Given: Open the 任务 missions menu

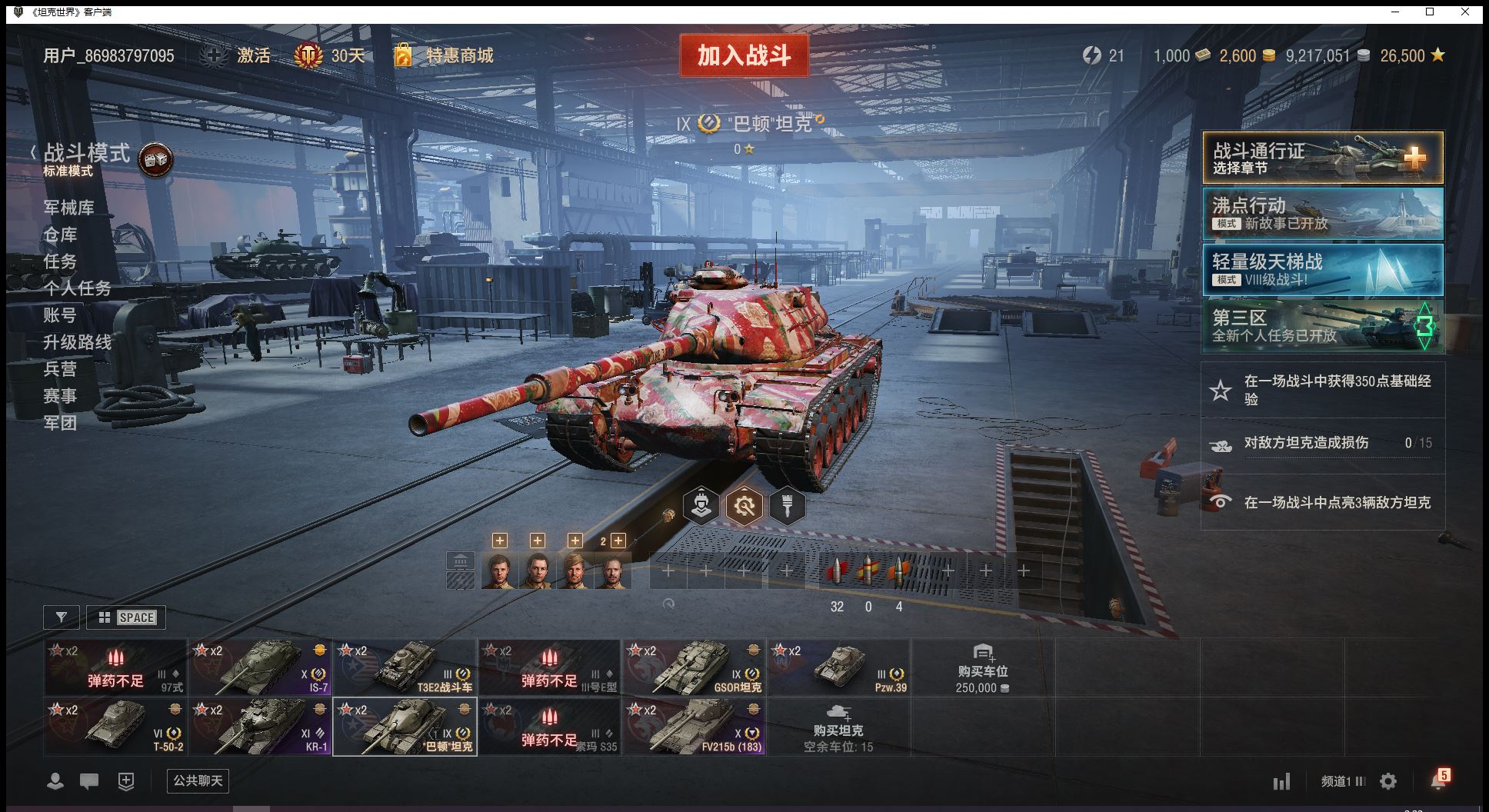Looking at the screenshot, I should click(x=60, y=261).
